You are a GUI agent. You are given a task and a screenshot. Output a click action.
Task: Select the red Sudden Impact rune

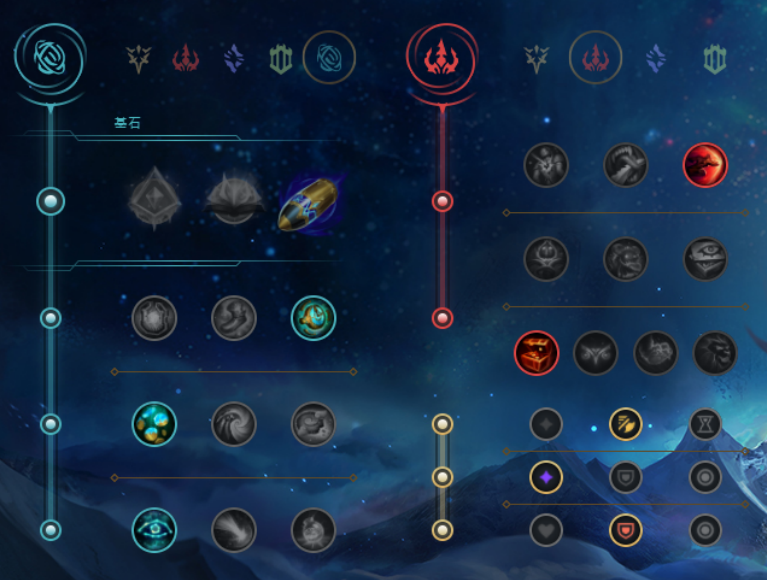(705, 165)
